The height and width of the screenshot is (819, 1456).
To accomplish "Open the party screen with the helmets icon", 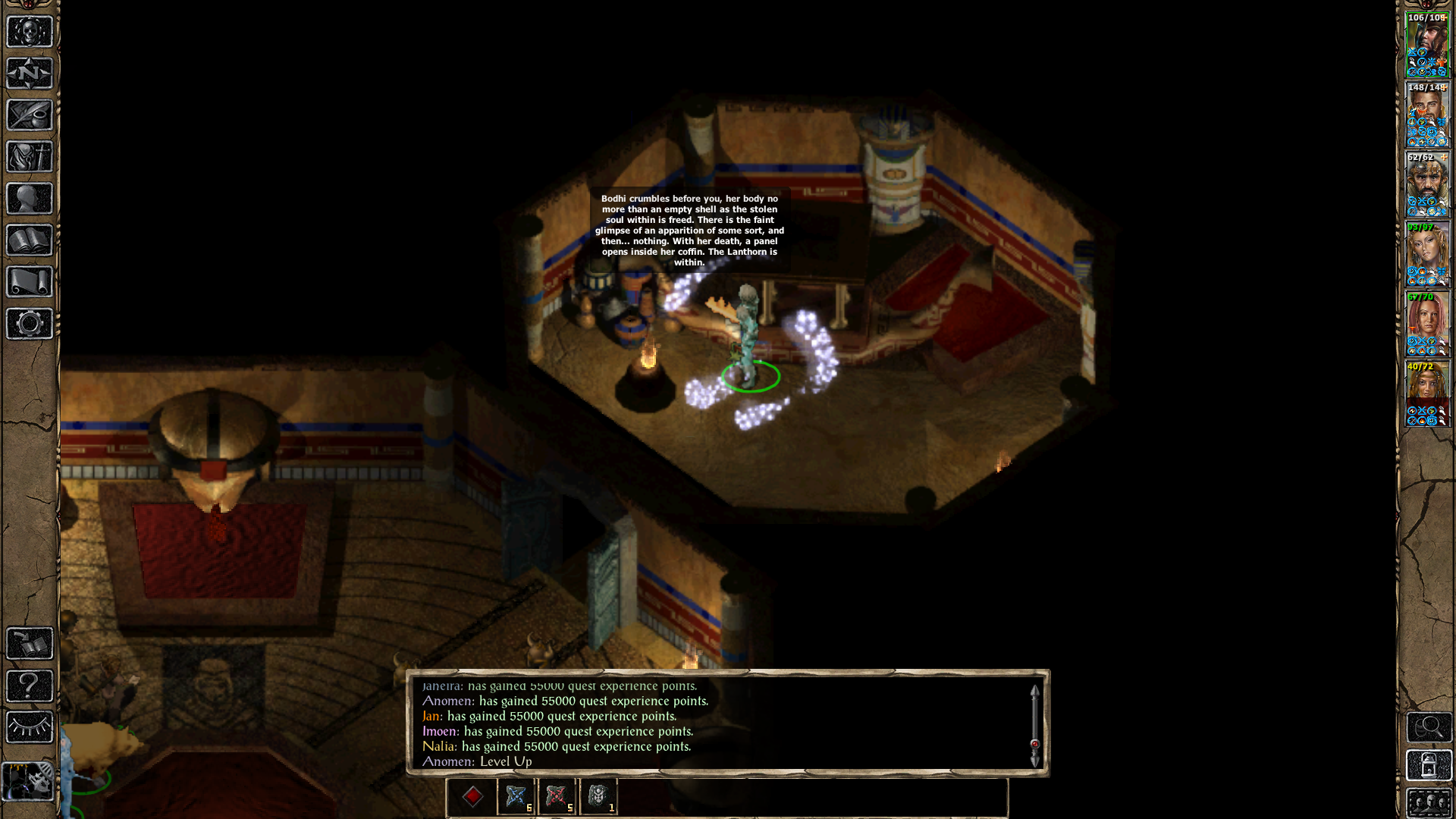I will tap(1429, 803).
